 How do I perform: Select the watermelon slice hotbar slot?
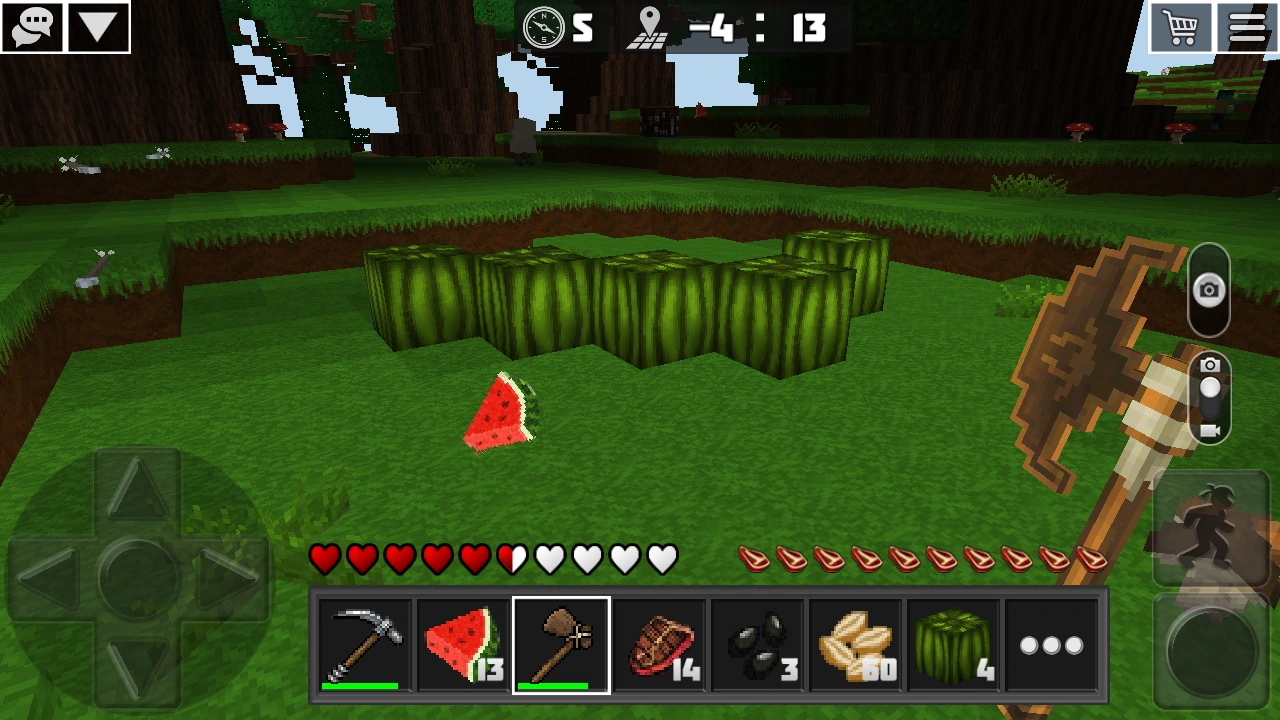pyautogui.click(x=461, y=643)
